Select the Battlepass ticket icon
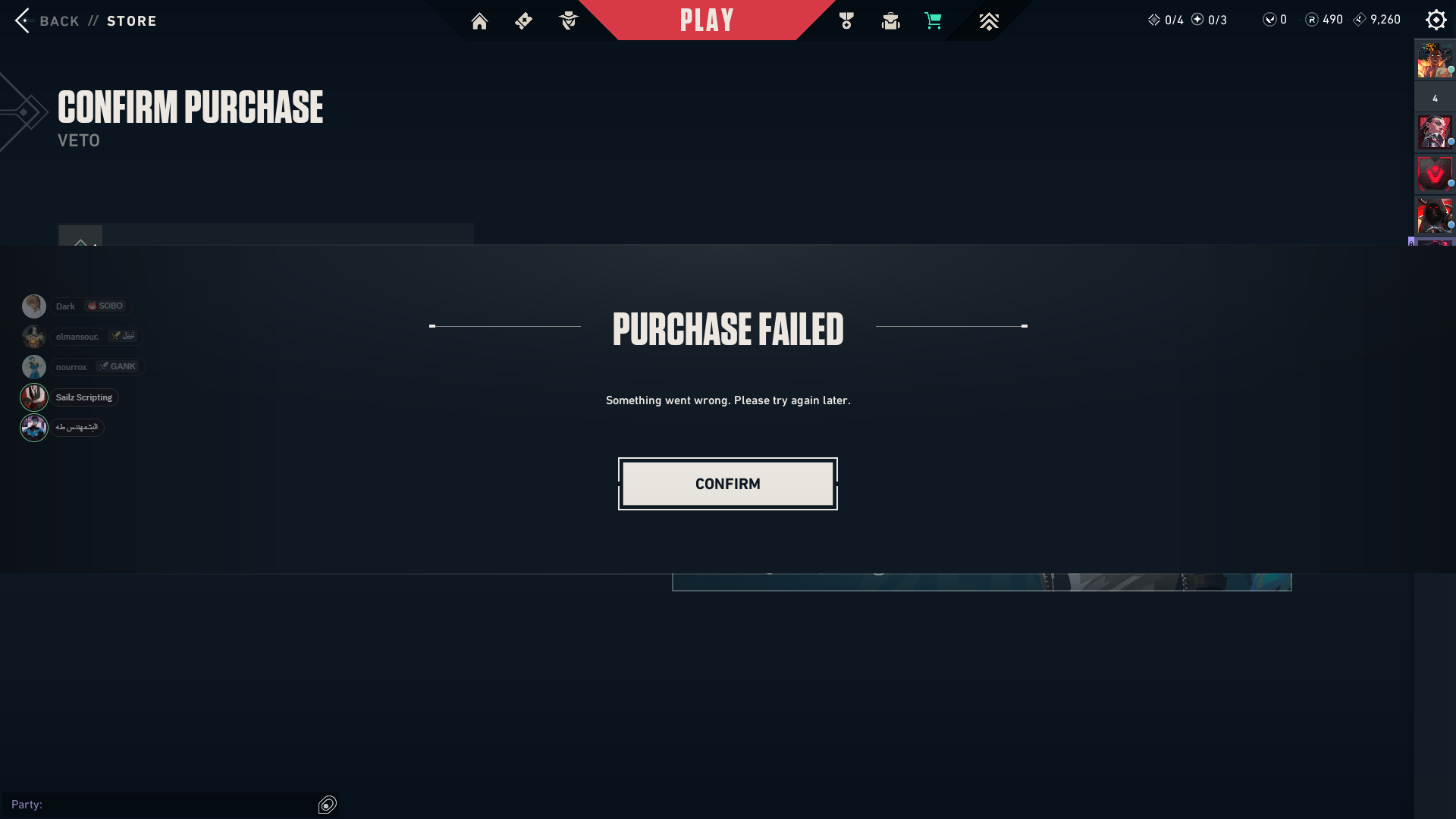Viewport: 1456px width, 819px height. [x=523, y=20]
